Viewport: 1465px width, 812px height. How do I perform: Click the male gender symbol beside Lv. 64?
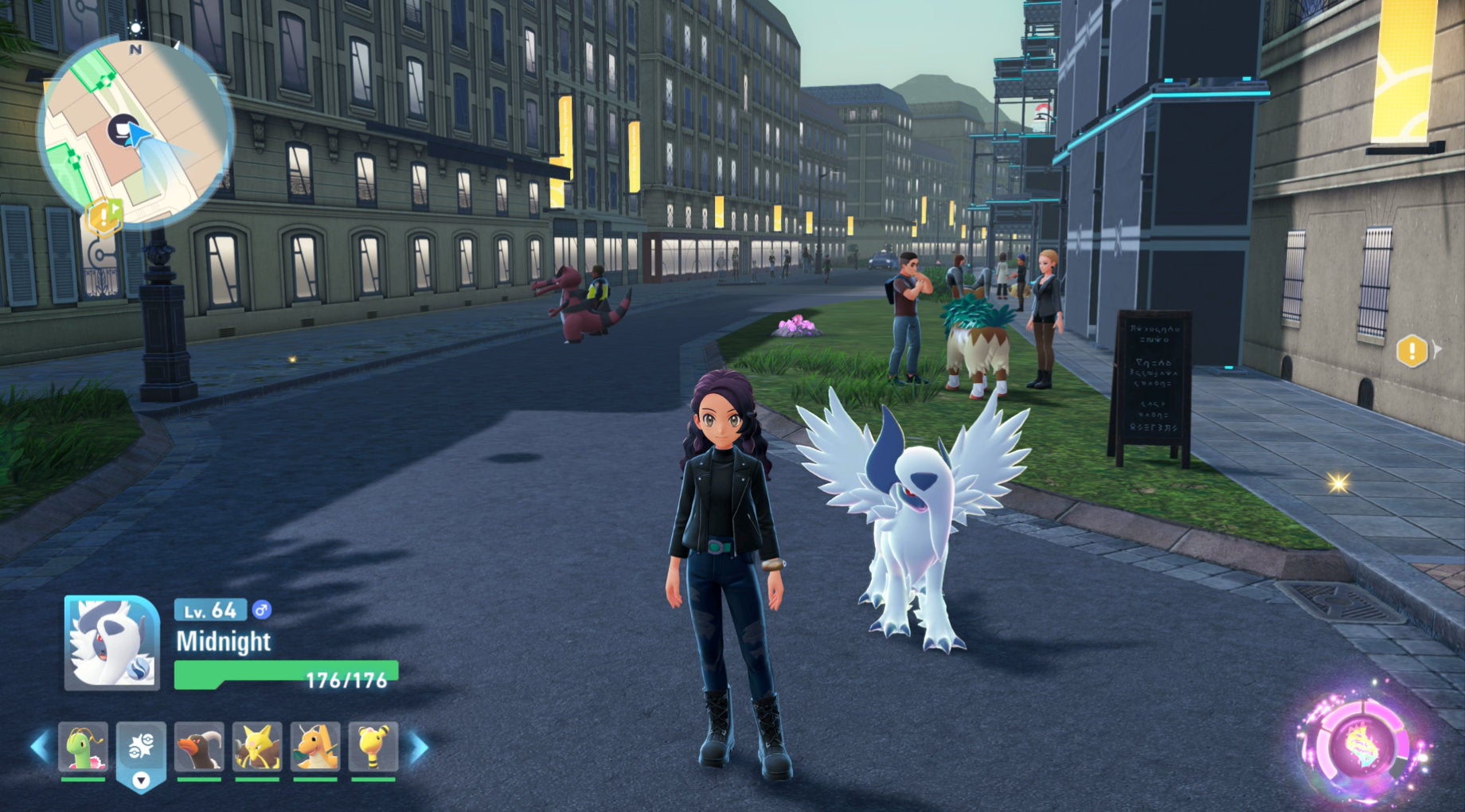coord(260,609)
